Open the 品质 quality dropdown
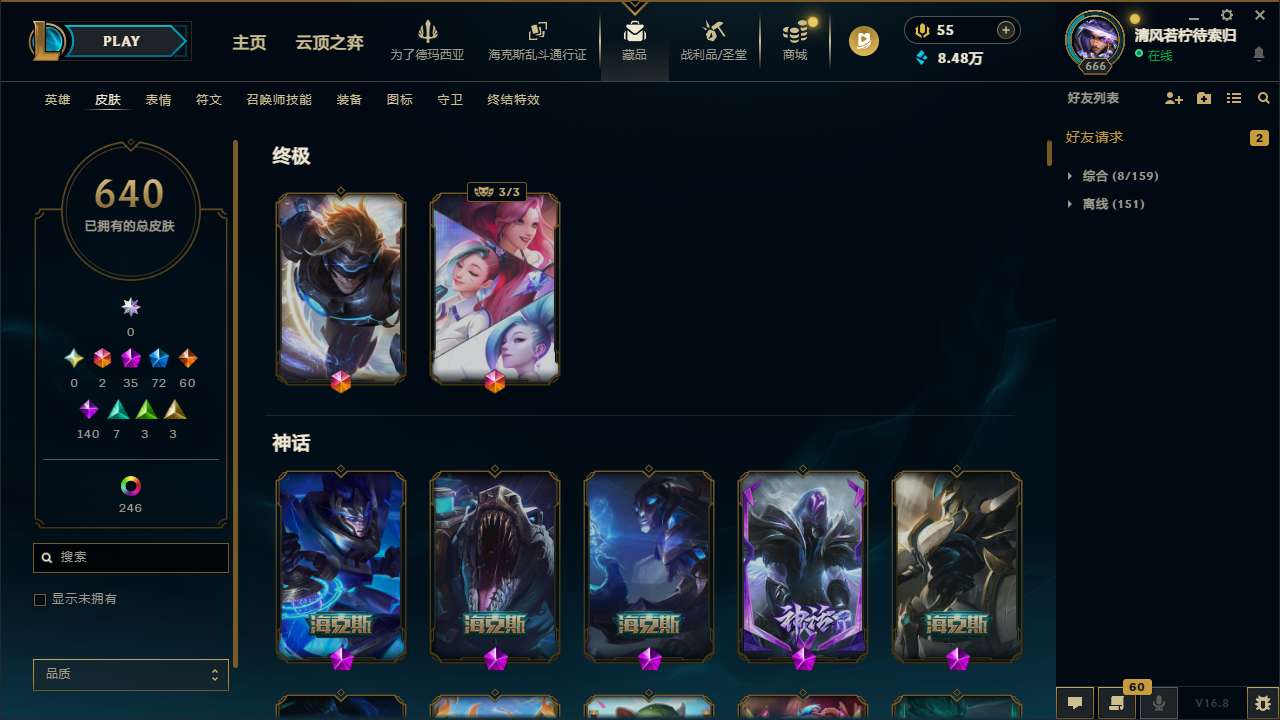 click(130, 674)
